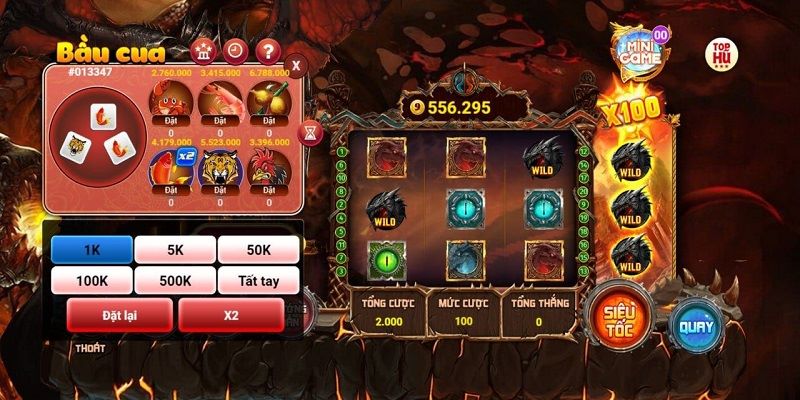Choose the 50K bet amount
The image size is (800, 400).
258,250
